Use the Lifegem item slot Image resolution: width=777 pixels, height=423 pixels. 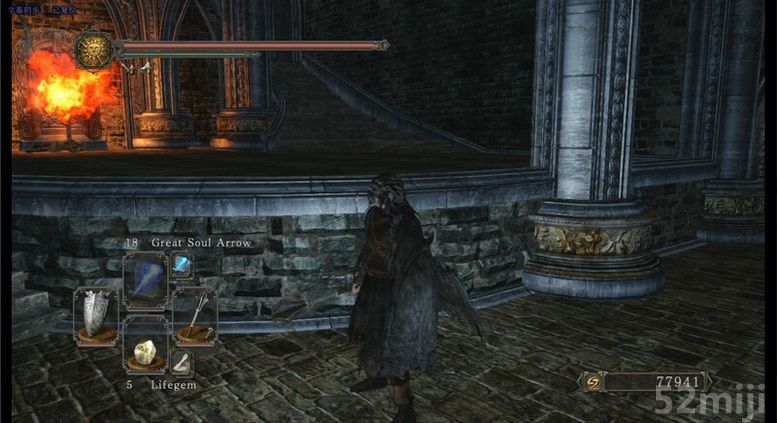coord(145,352)
